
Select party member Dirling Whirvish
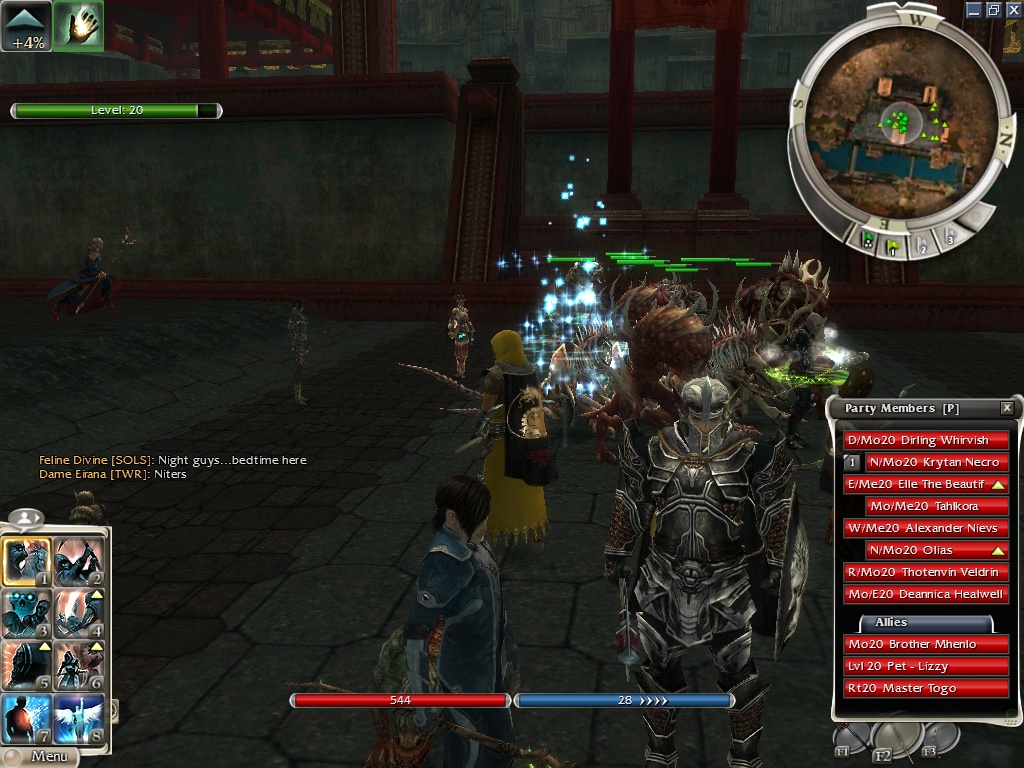click(x=917, y=440)
